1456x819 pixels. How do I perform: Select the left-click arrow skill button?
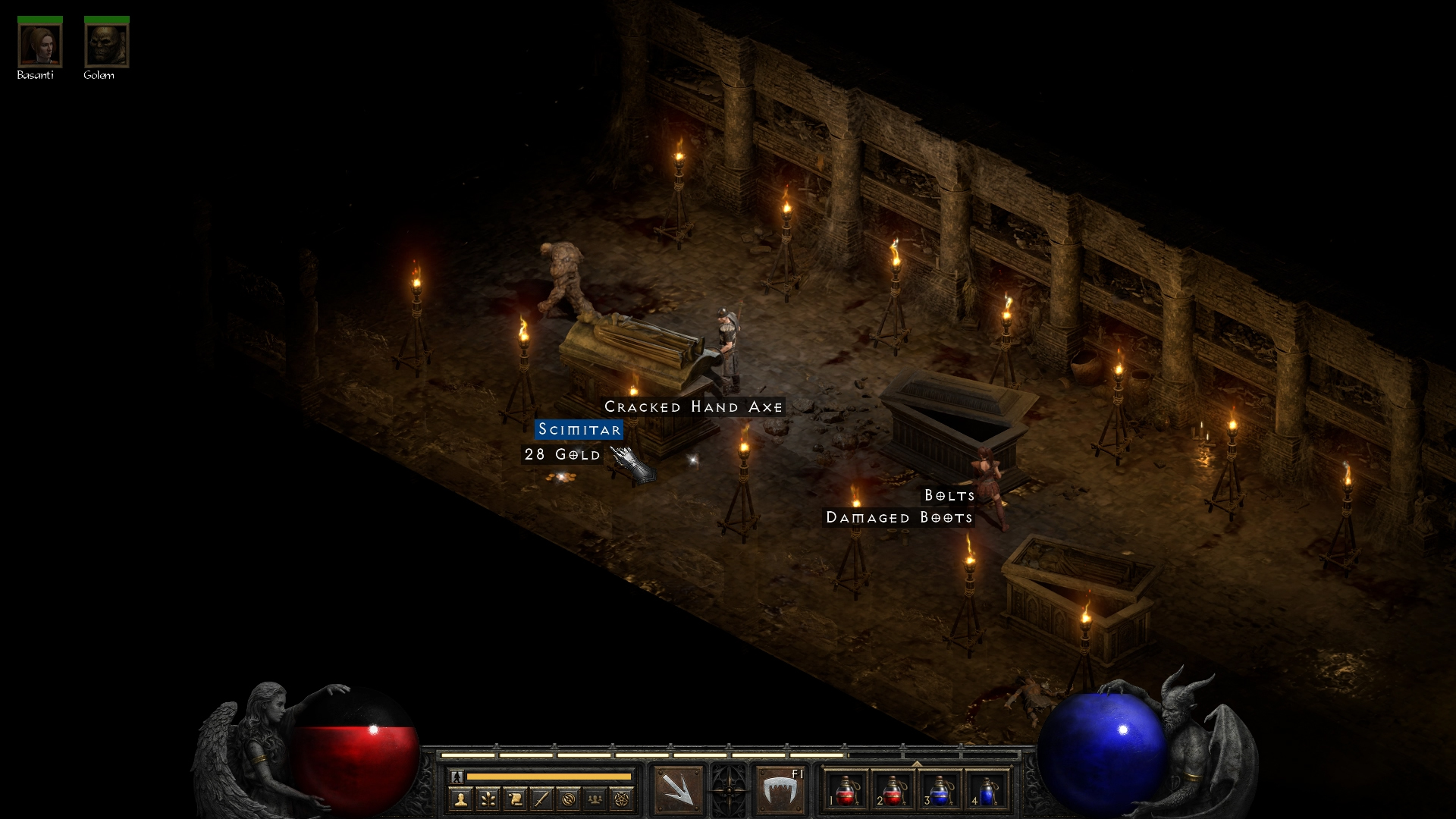point(678,789)
